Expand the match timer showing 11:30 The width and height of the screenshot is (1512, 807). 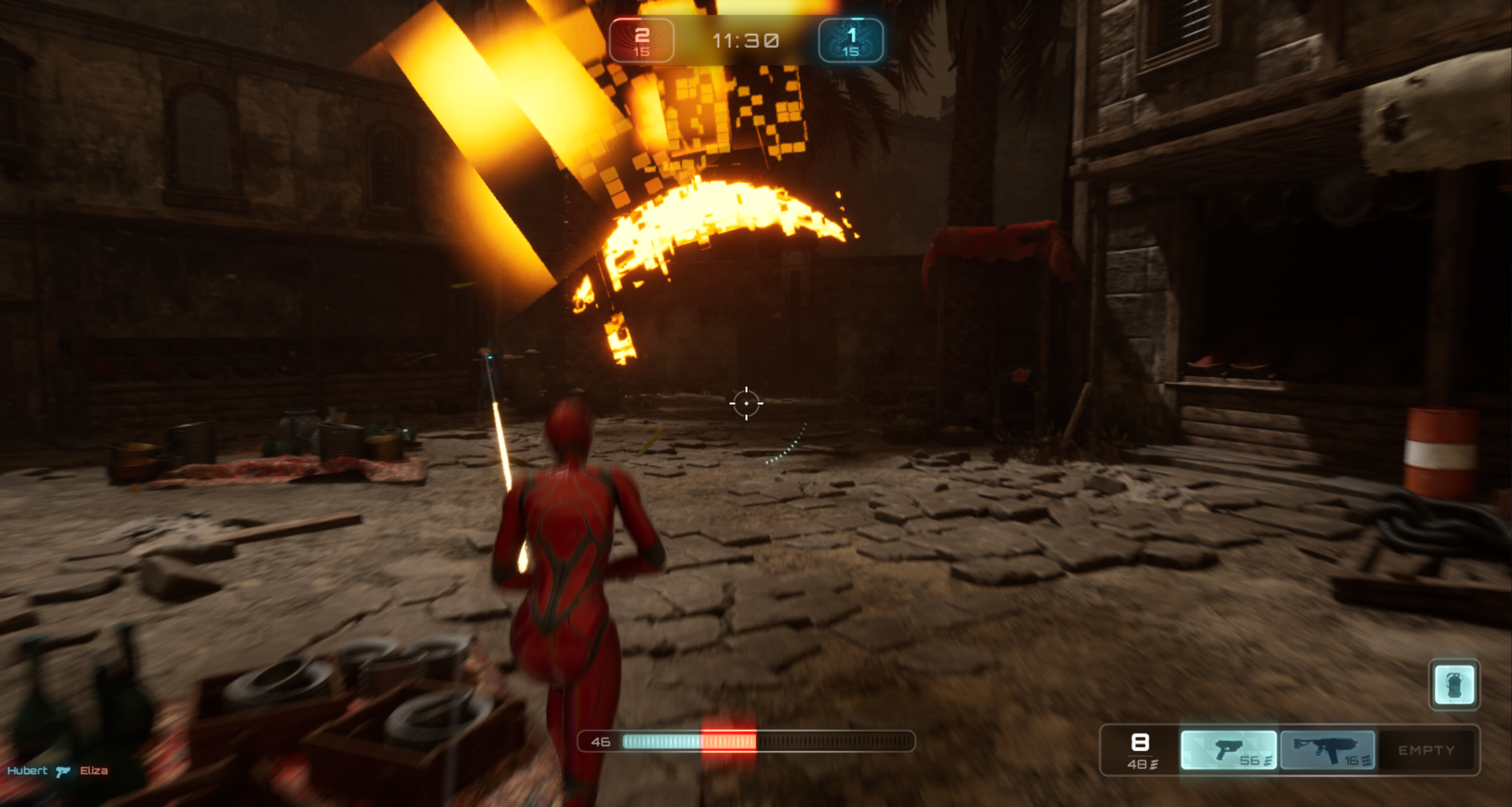click(746, 40)
